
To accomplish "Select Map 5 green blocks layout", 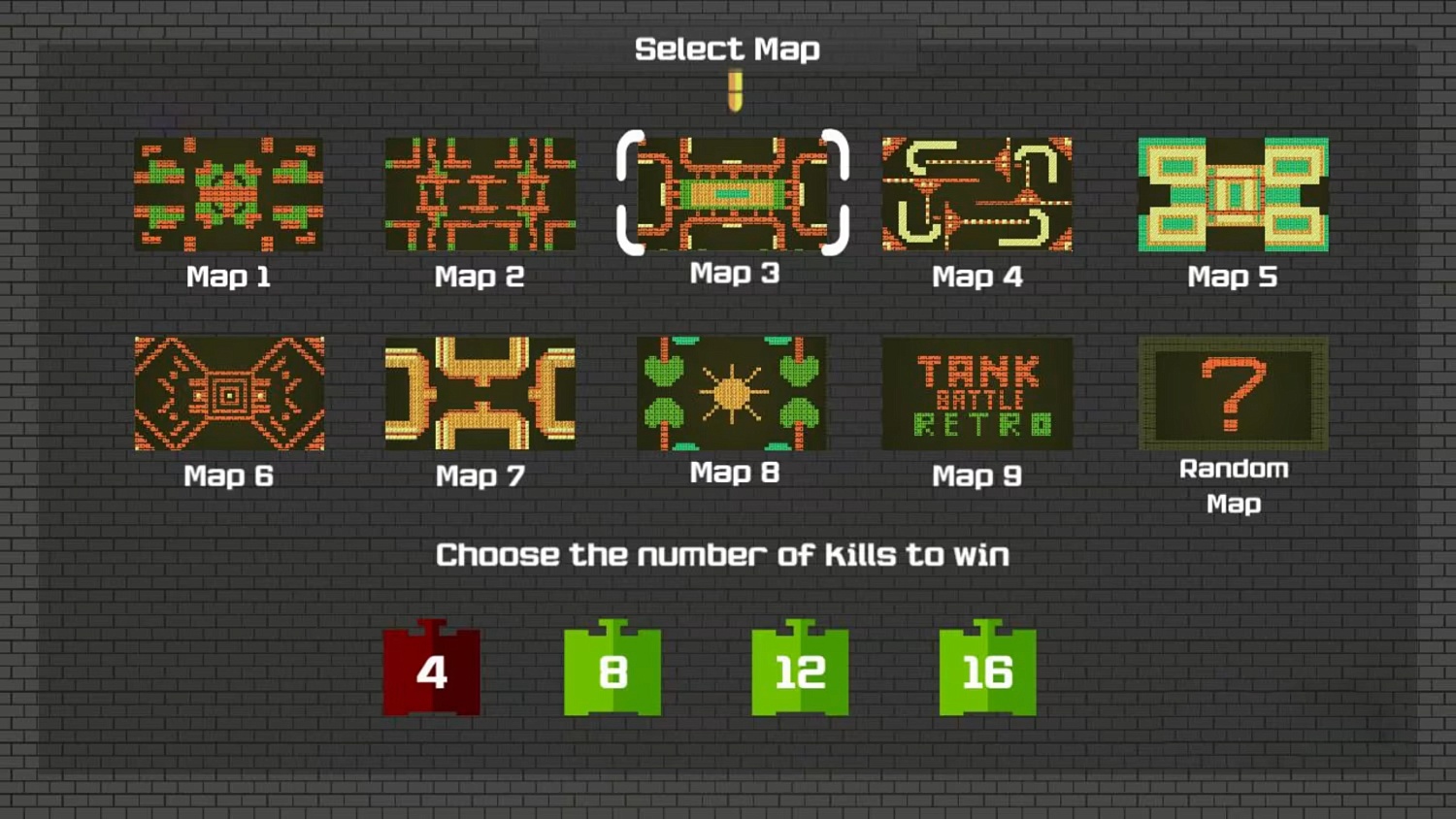I will [x=1234, y=194].
